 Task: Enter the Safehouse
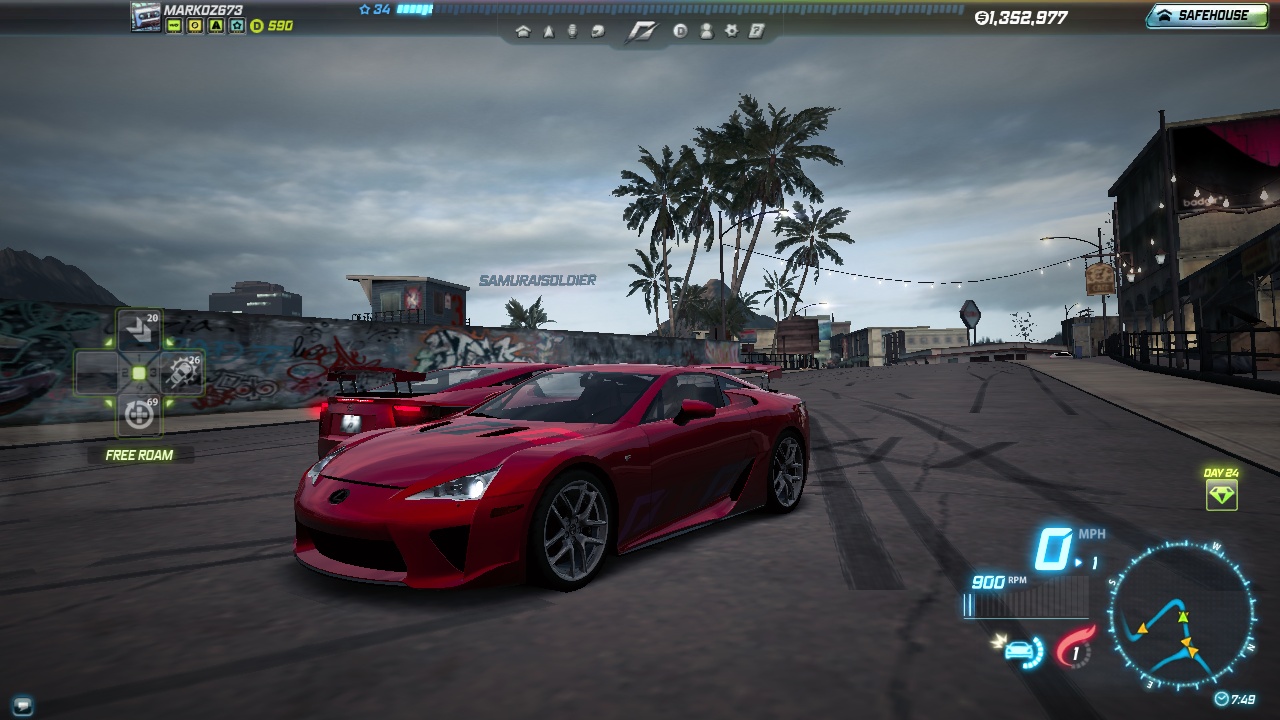1206,16
